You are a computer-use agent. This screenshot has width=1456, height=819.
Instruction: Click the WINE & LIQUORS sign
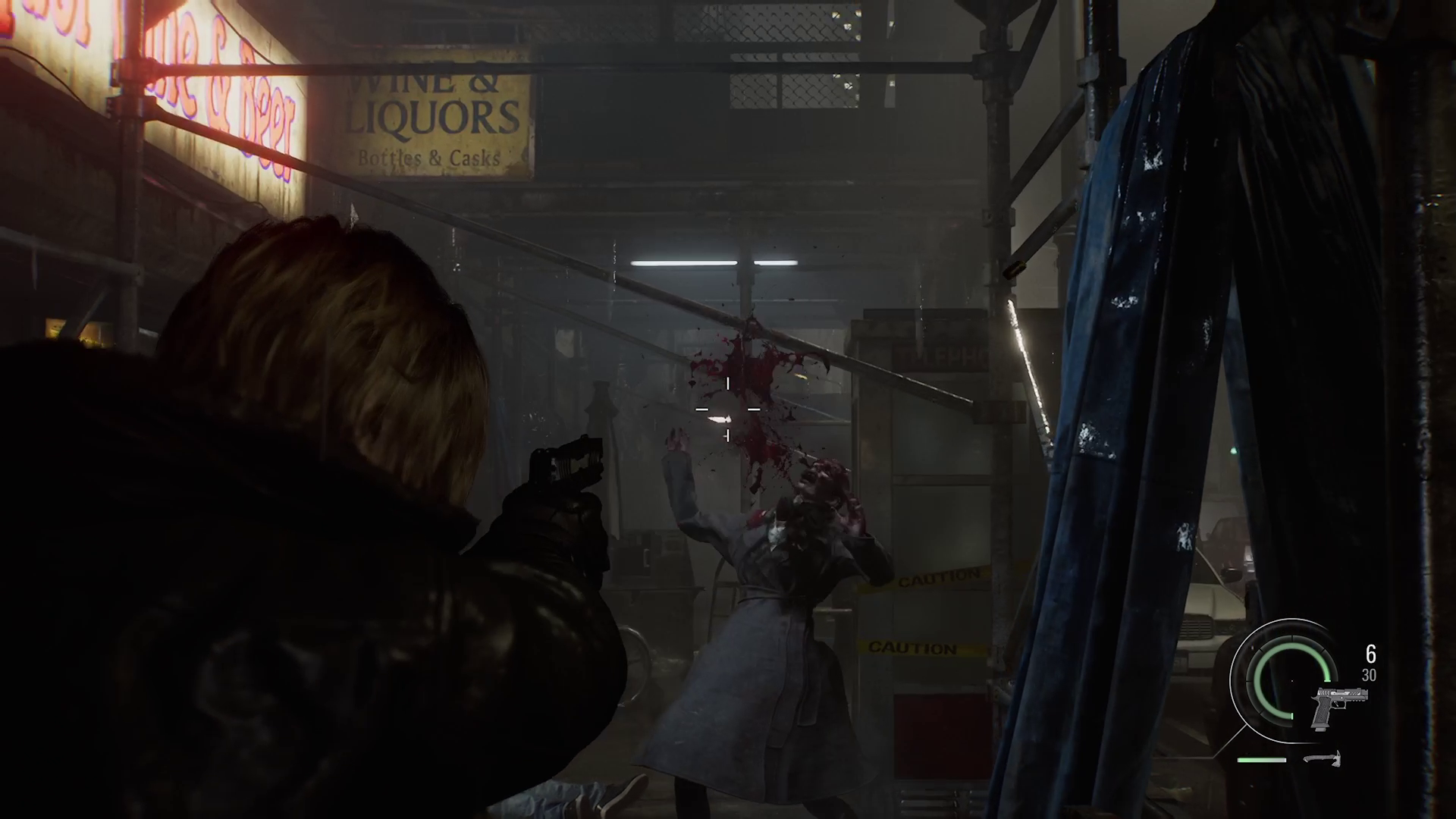(x=435, y=114)
